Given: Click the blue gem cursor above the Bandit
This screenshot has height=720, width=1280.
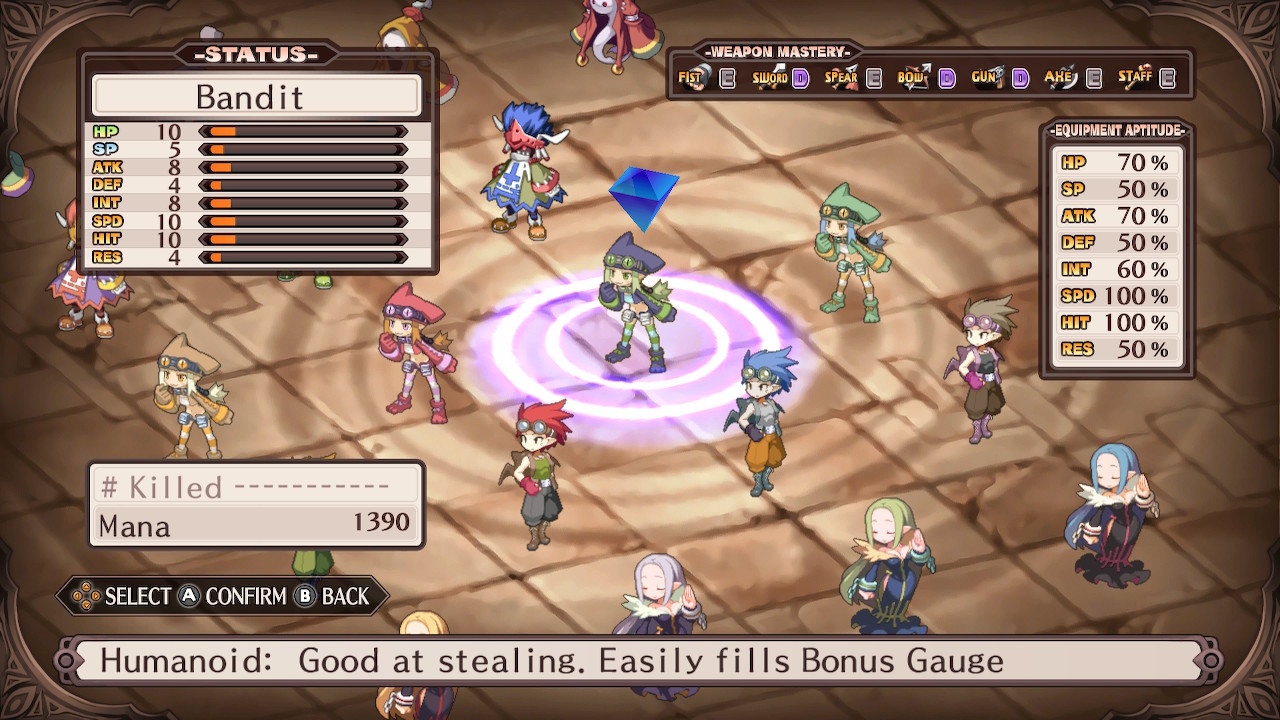Looking at the screenshot, I should 645,195.
